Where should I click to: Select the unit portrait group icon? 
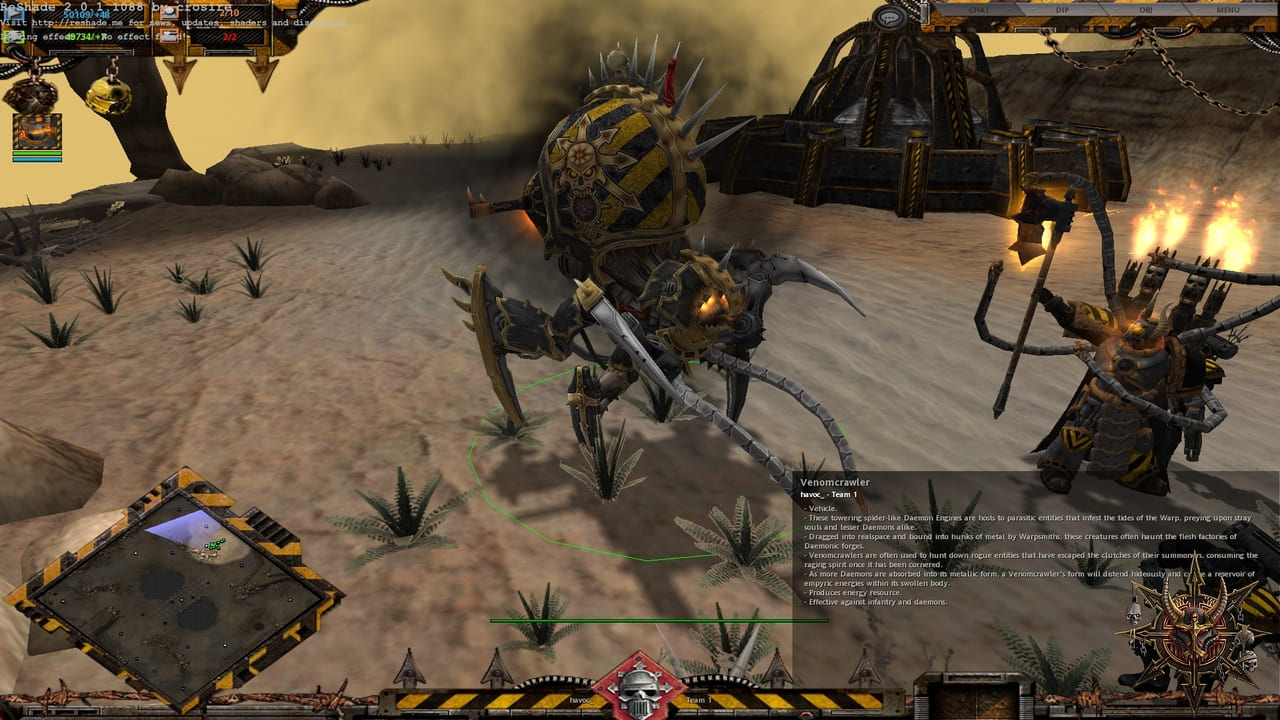[37, 131]
